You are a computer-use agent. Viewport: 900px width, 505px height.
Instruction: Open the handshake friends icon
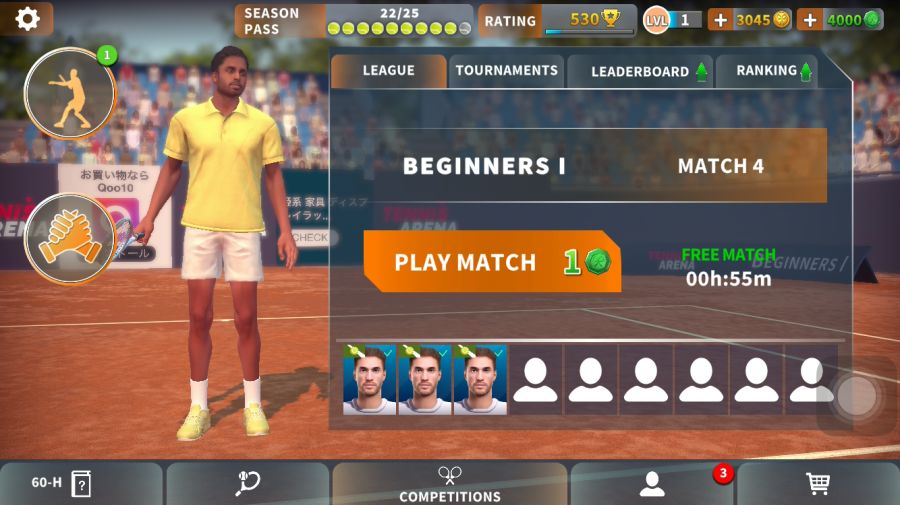coord(70,238)
